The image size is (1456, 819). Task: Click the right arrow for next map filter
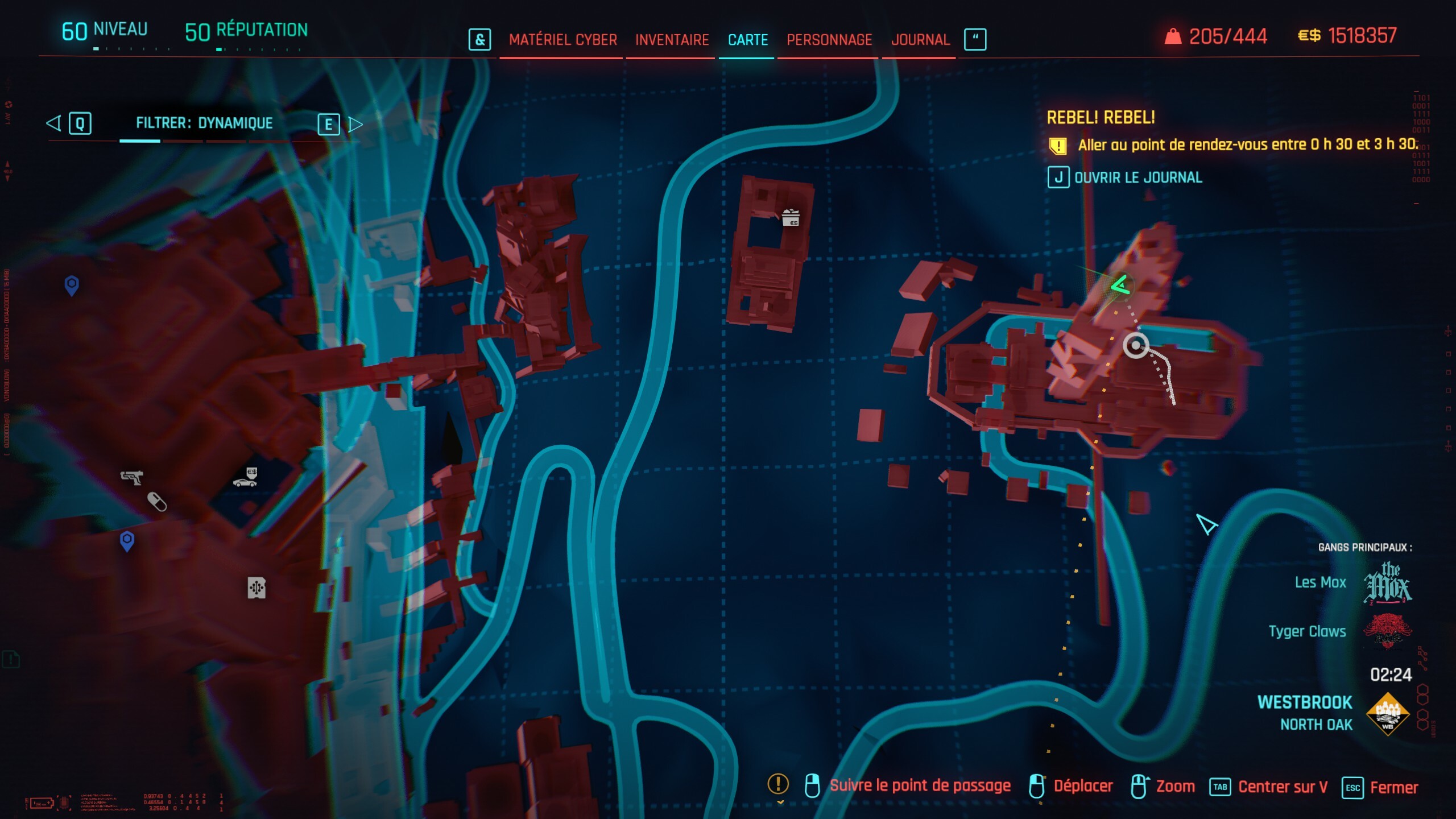(355, 124)
